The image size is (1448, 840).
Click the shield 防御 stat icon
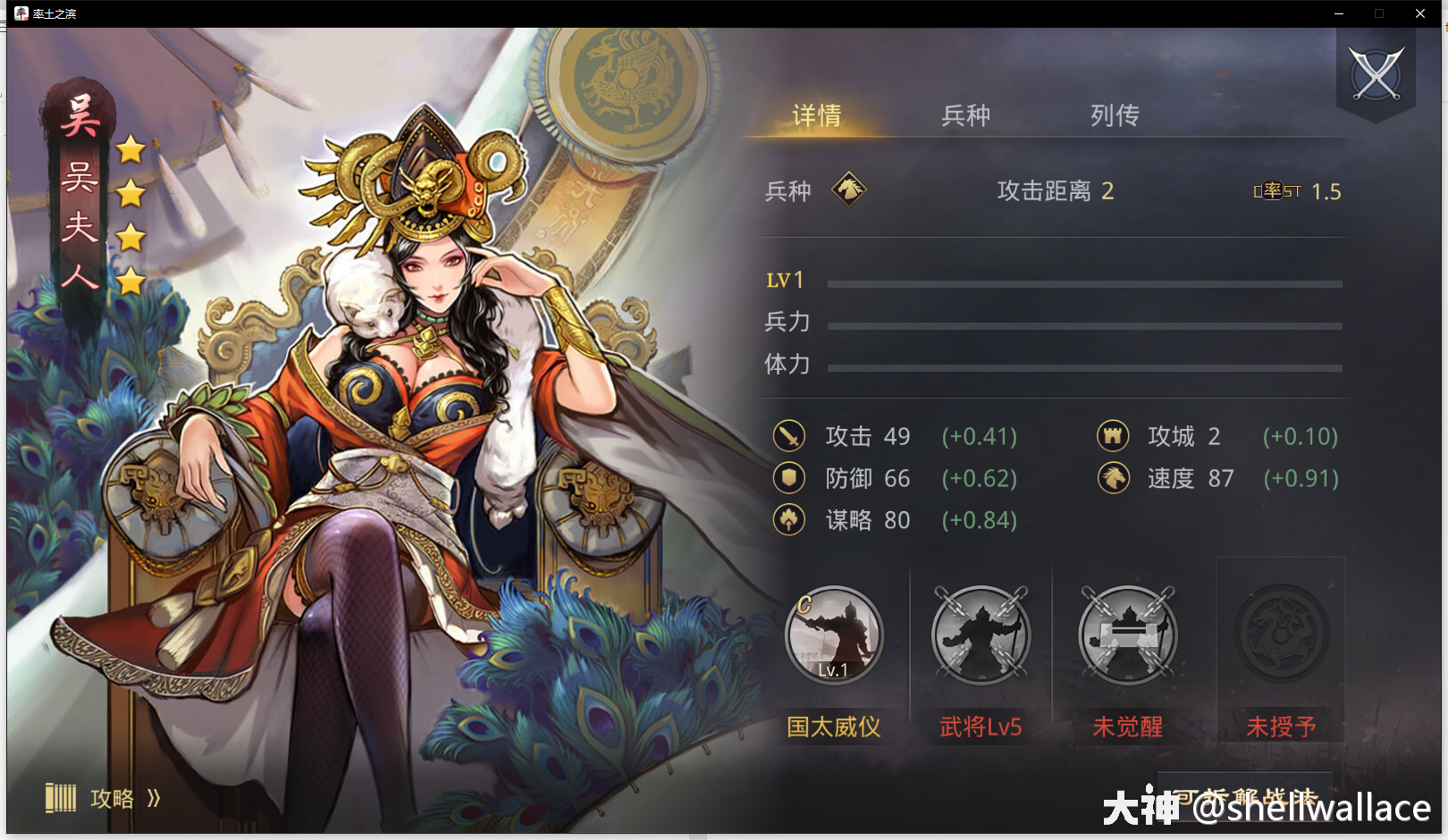788,478
